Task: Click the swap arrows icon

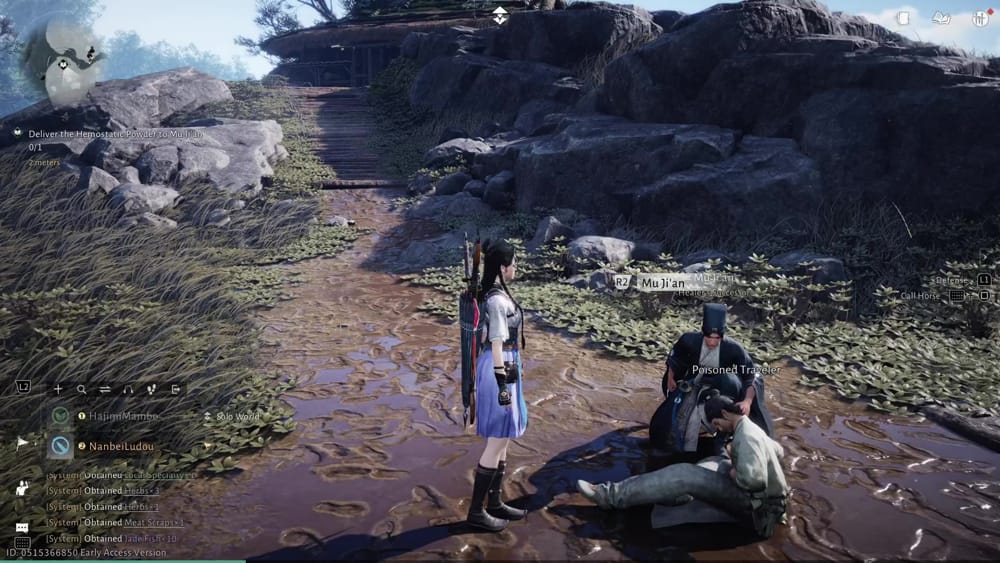Action: coord(104,389)
